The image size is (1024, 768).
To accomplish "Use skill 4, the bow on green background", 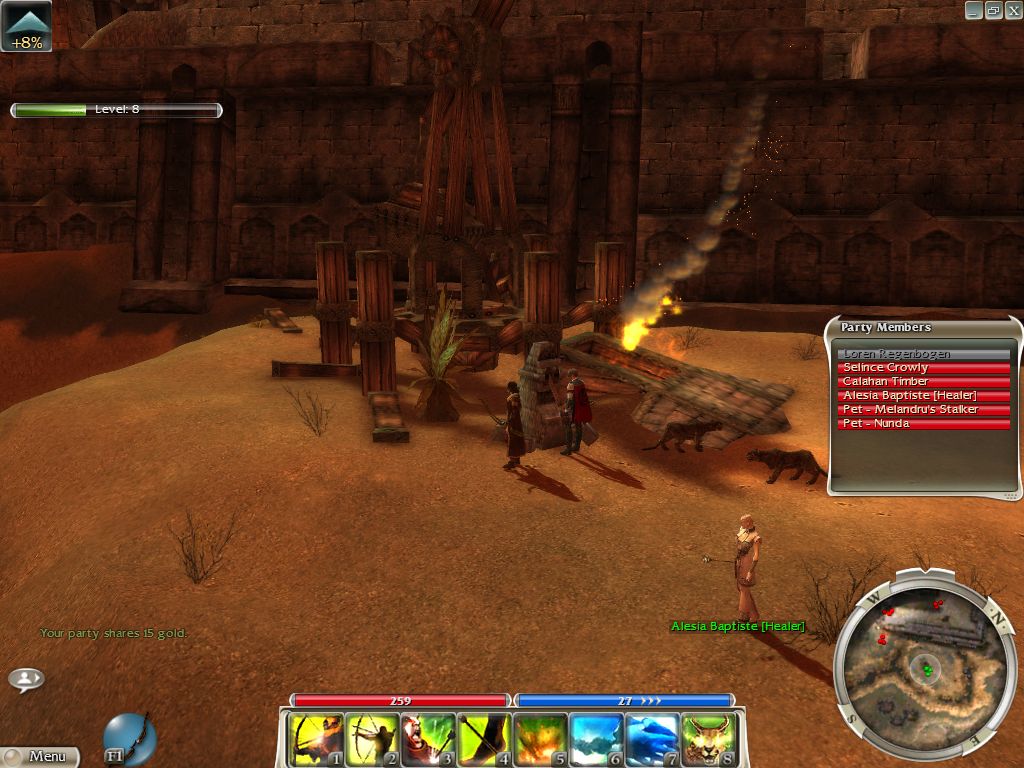I will tap(484, 740).
